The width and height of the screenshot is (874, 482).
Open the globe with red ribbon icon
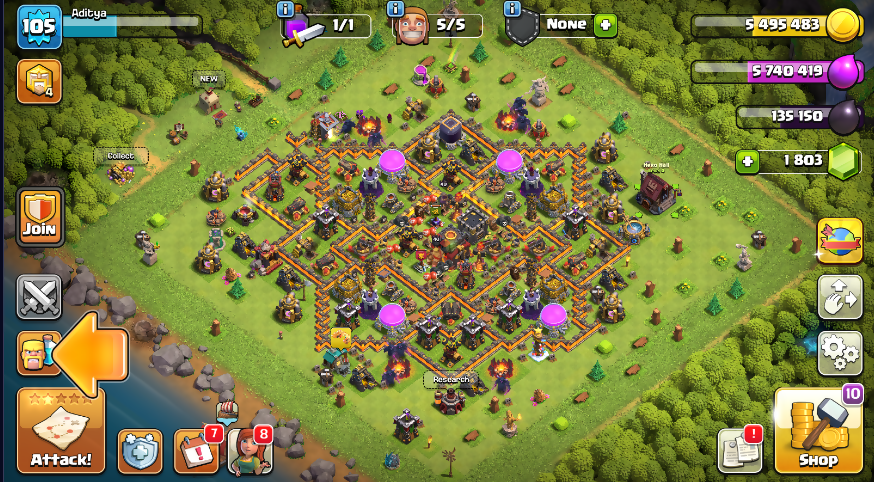click(x=839, y=240)
